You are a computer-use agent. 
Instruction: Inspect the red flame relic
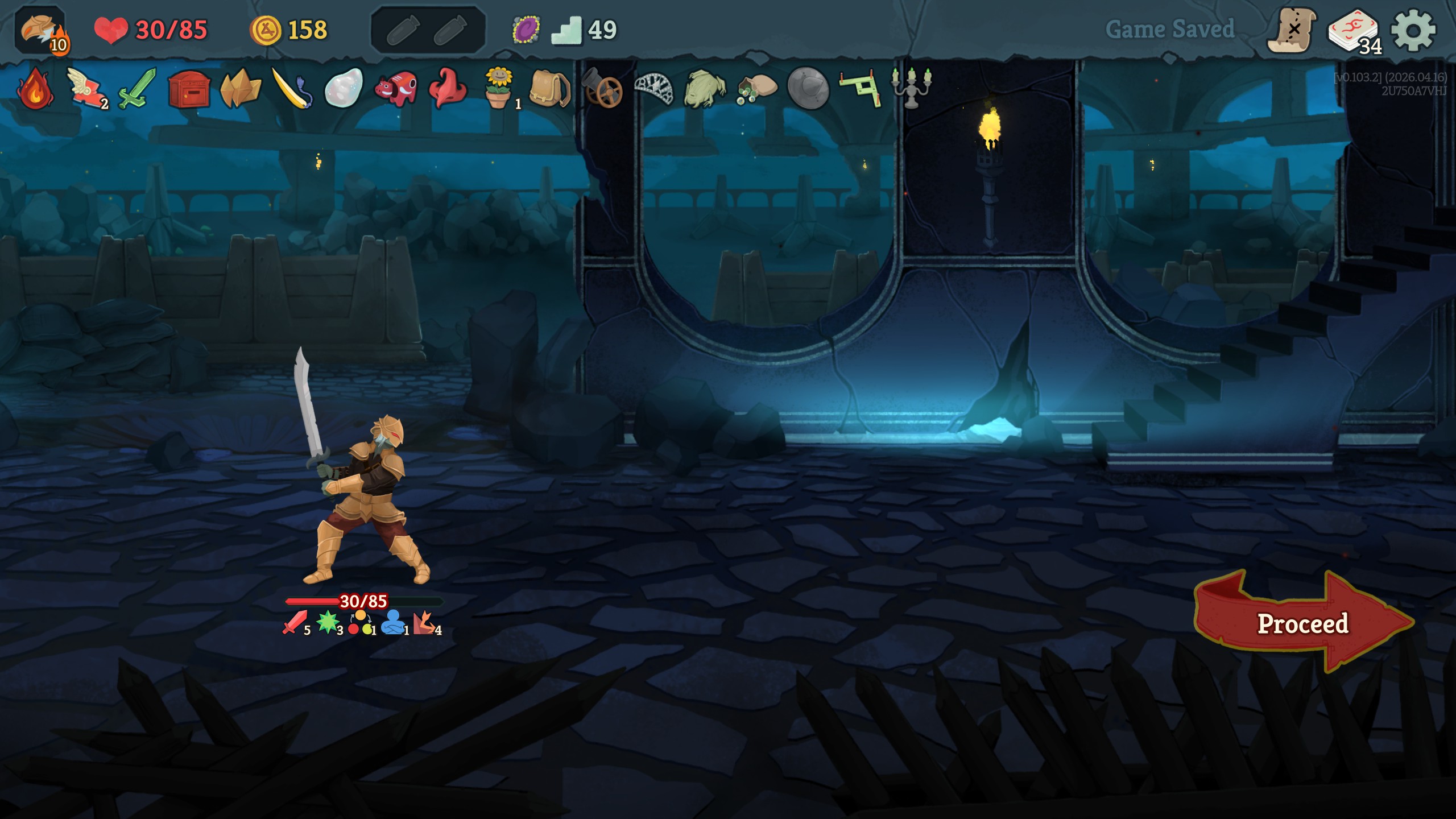[35, 89]
